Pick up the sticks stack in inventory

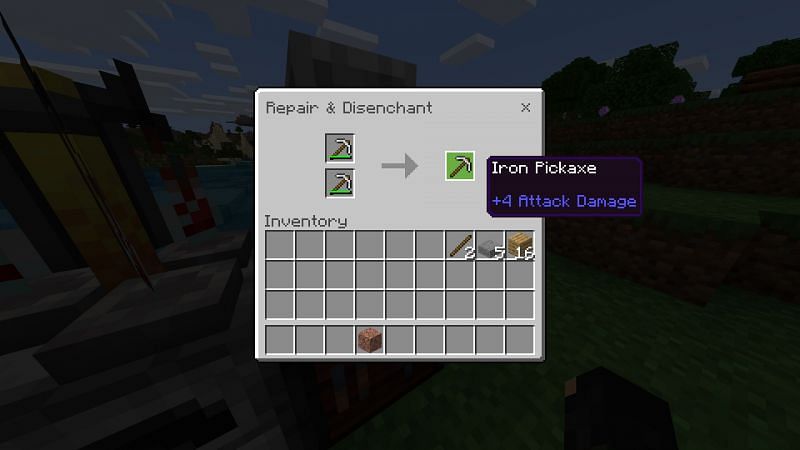pyautogui.click(x=460, y=246)
